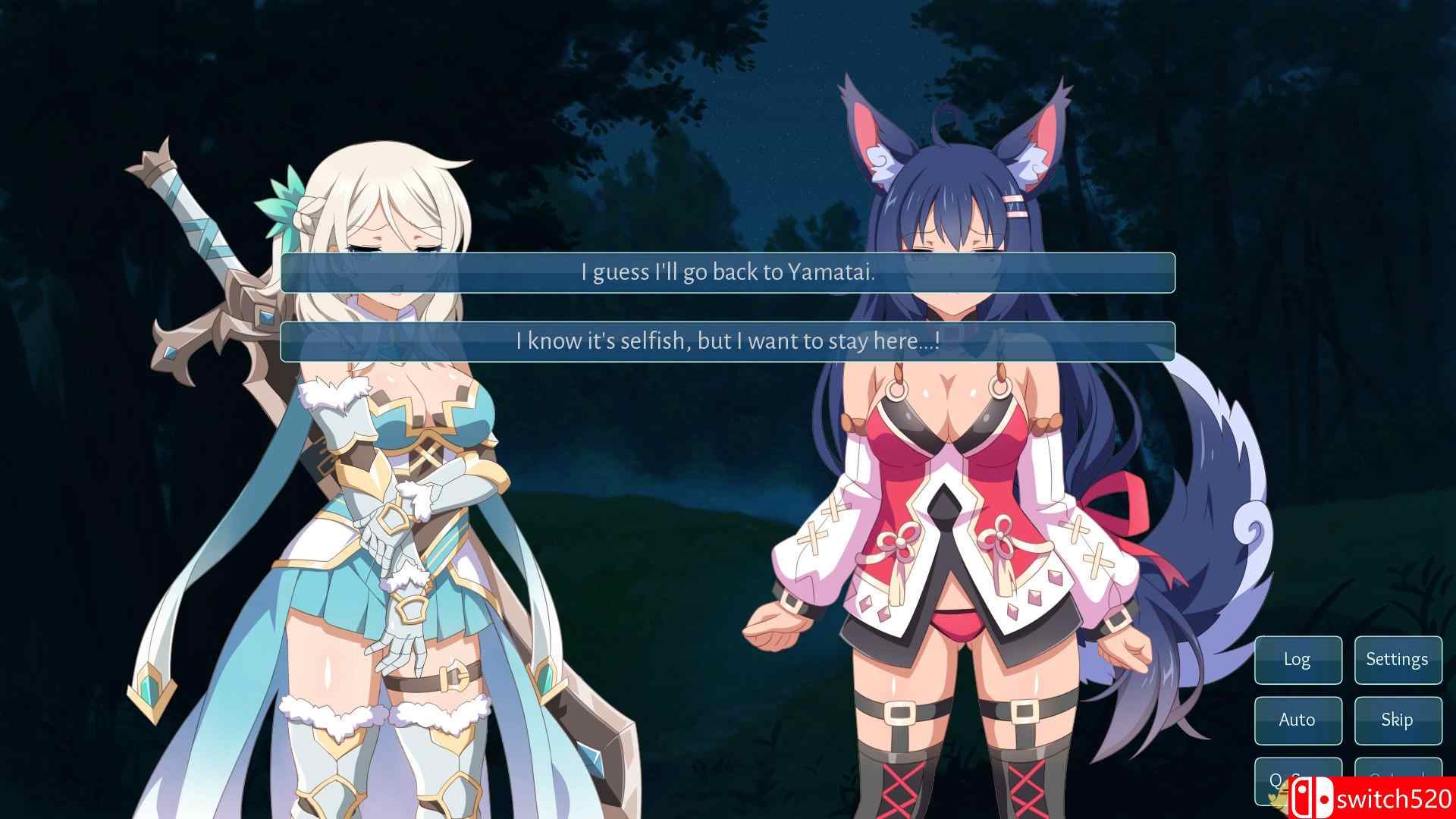Choose "I know it's selfish, but I want to stay here...!"

(726, 341)
